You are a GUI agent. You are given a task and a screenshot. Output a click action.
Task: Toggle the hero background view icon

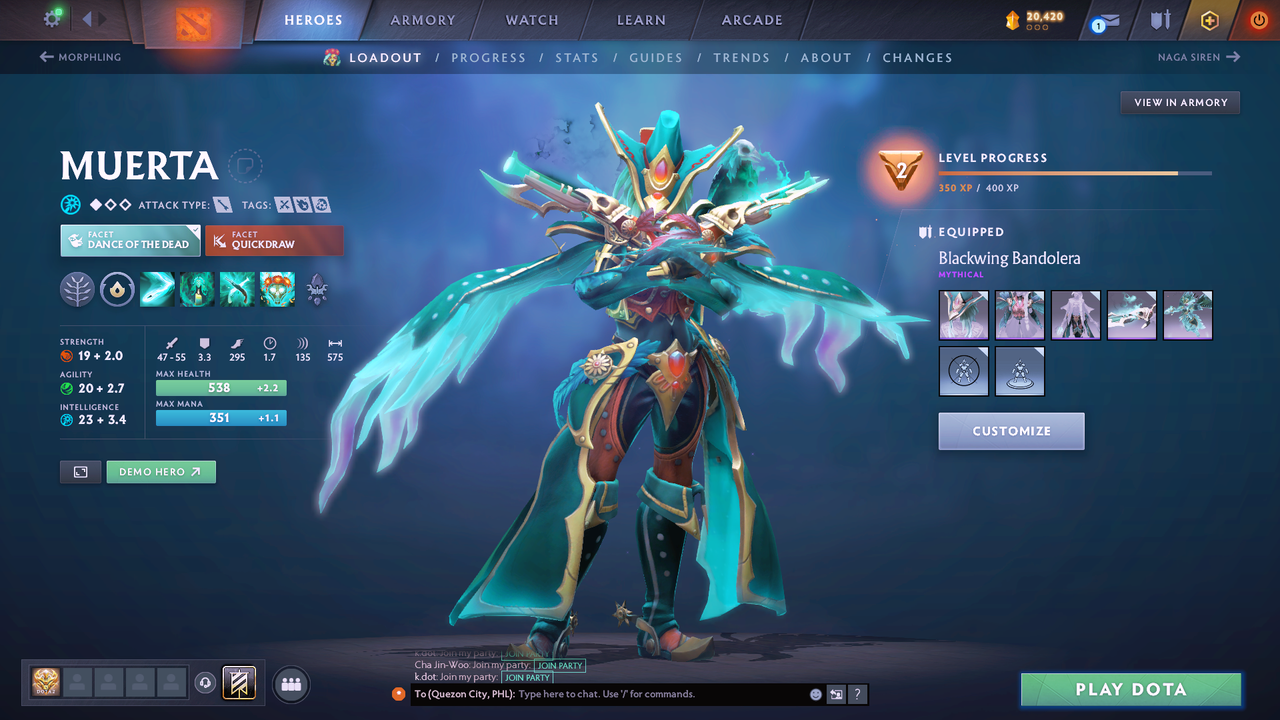(x=80, y=471)
